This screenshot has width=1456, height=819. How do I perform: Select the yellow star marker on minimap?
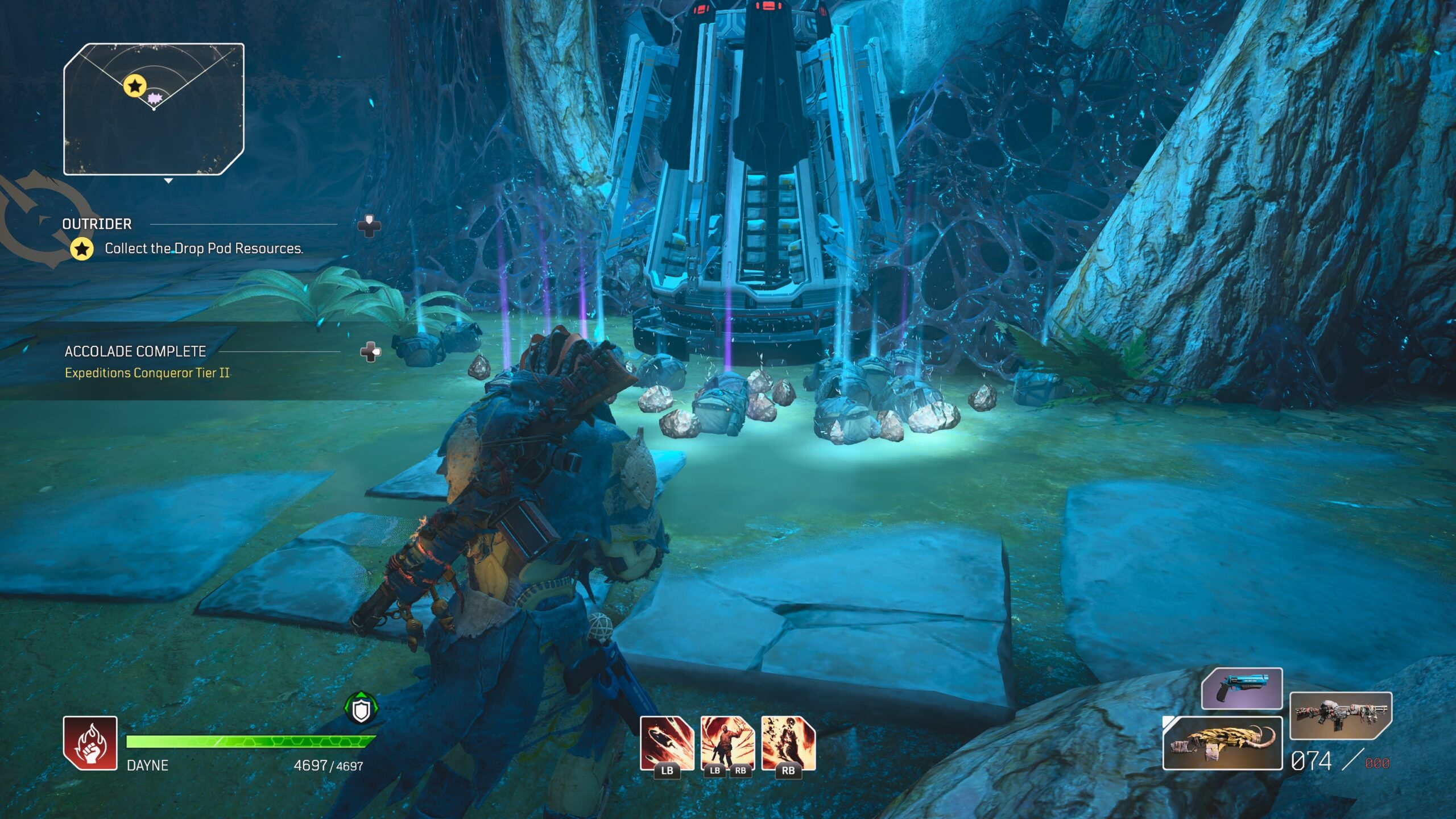(135, 86)
